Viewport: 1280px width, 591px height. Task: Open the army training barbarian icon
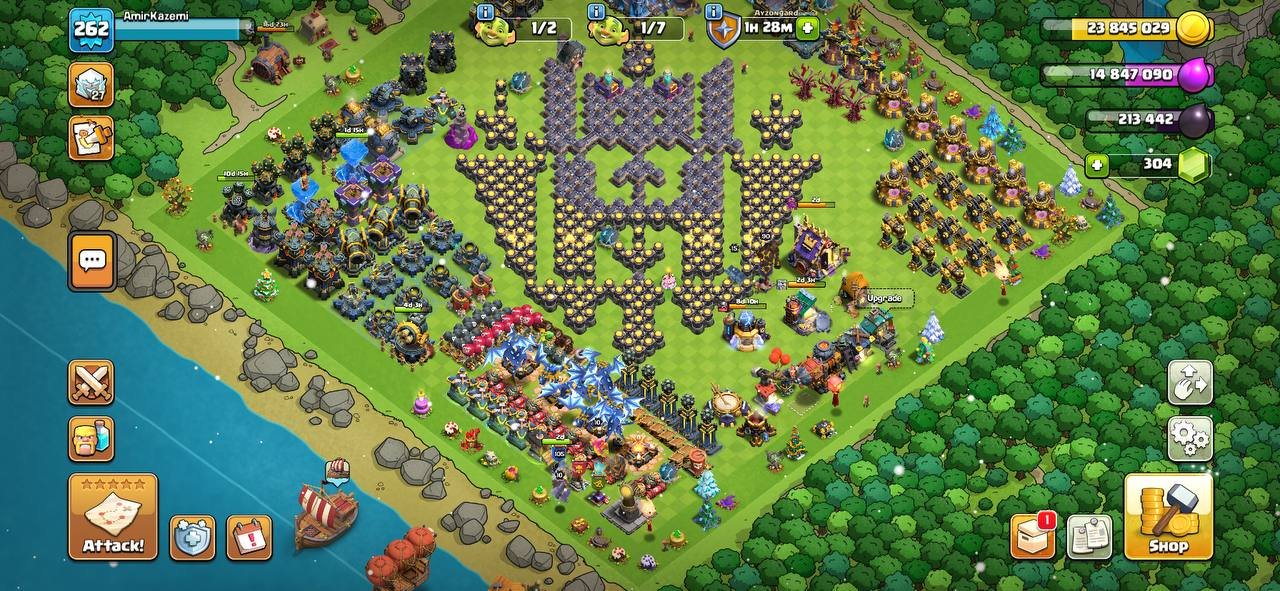point(91,438)
